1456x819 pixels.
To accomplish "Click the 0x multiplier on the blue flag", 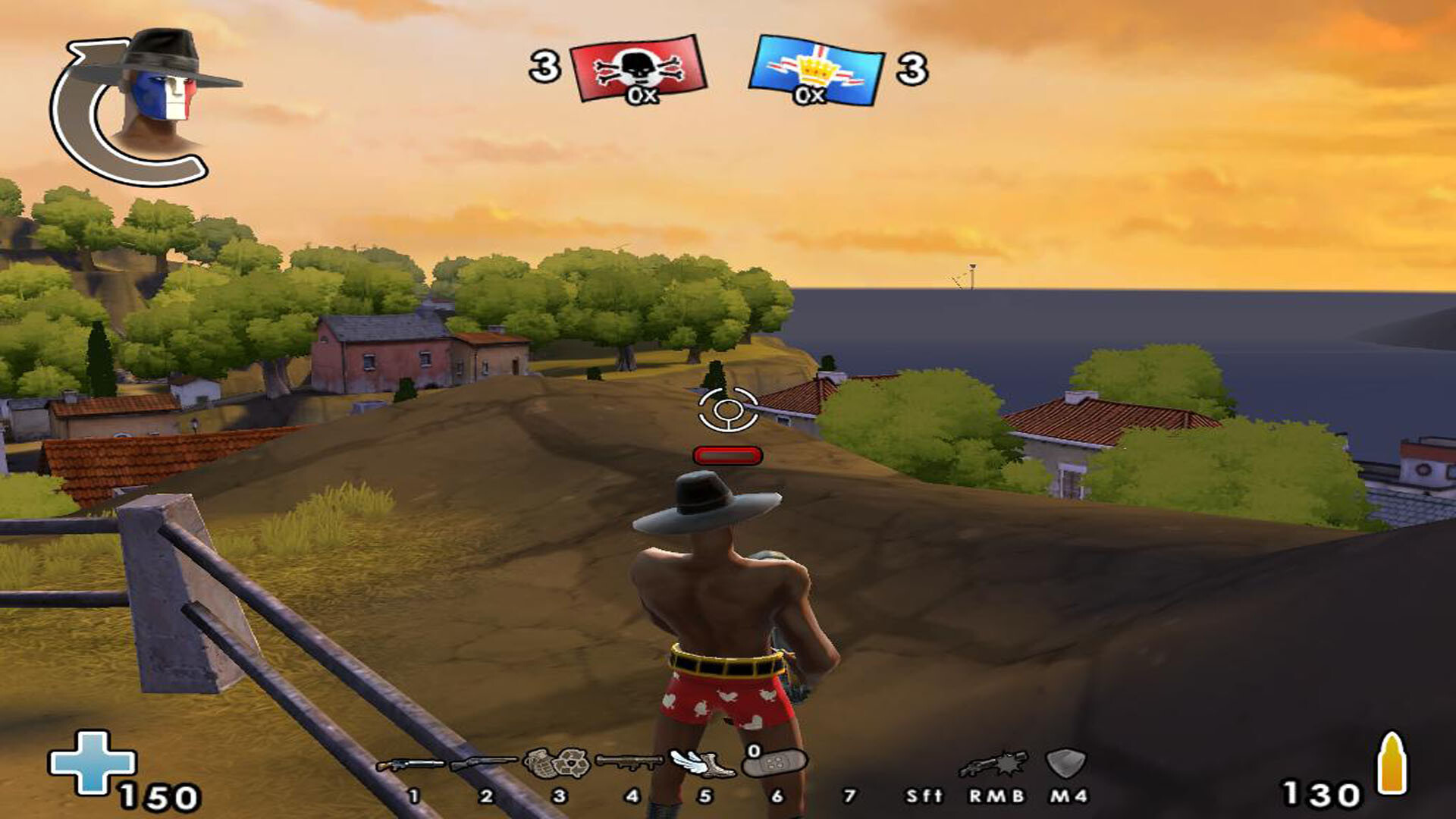I will pyautogui.click(x=810, y=95).
